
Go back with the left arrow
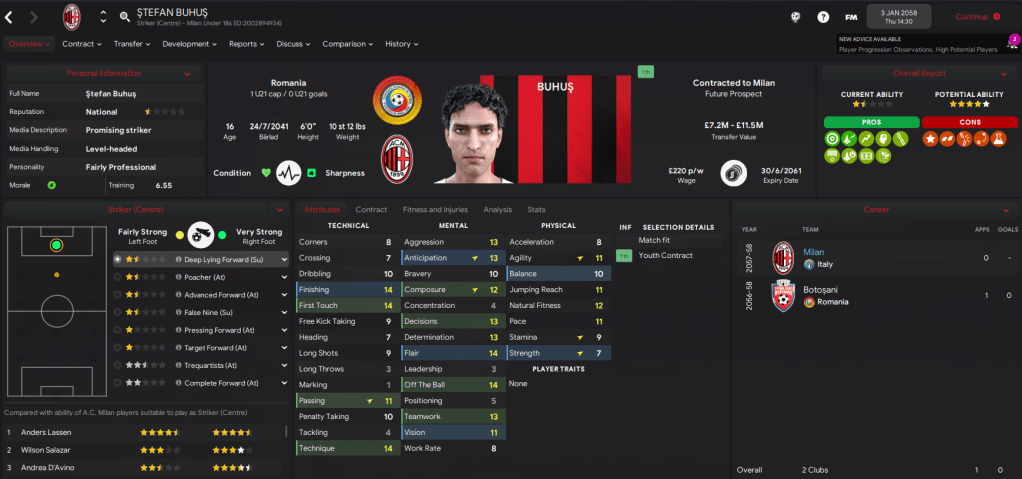tap(9, 17)
